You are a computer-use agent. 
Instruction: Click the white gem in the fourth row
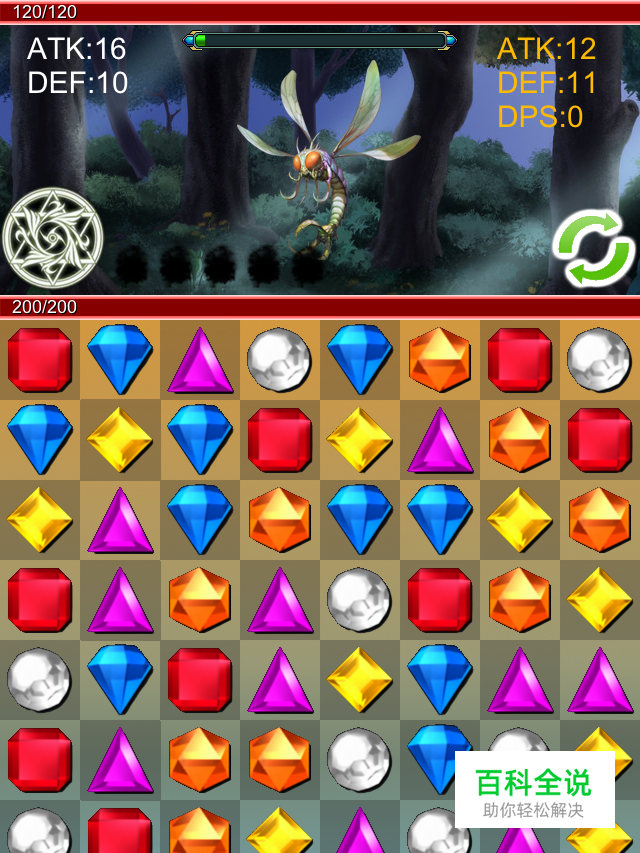[x=360, y=600]
